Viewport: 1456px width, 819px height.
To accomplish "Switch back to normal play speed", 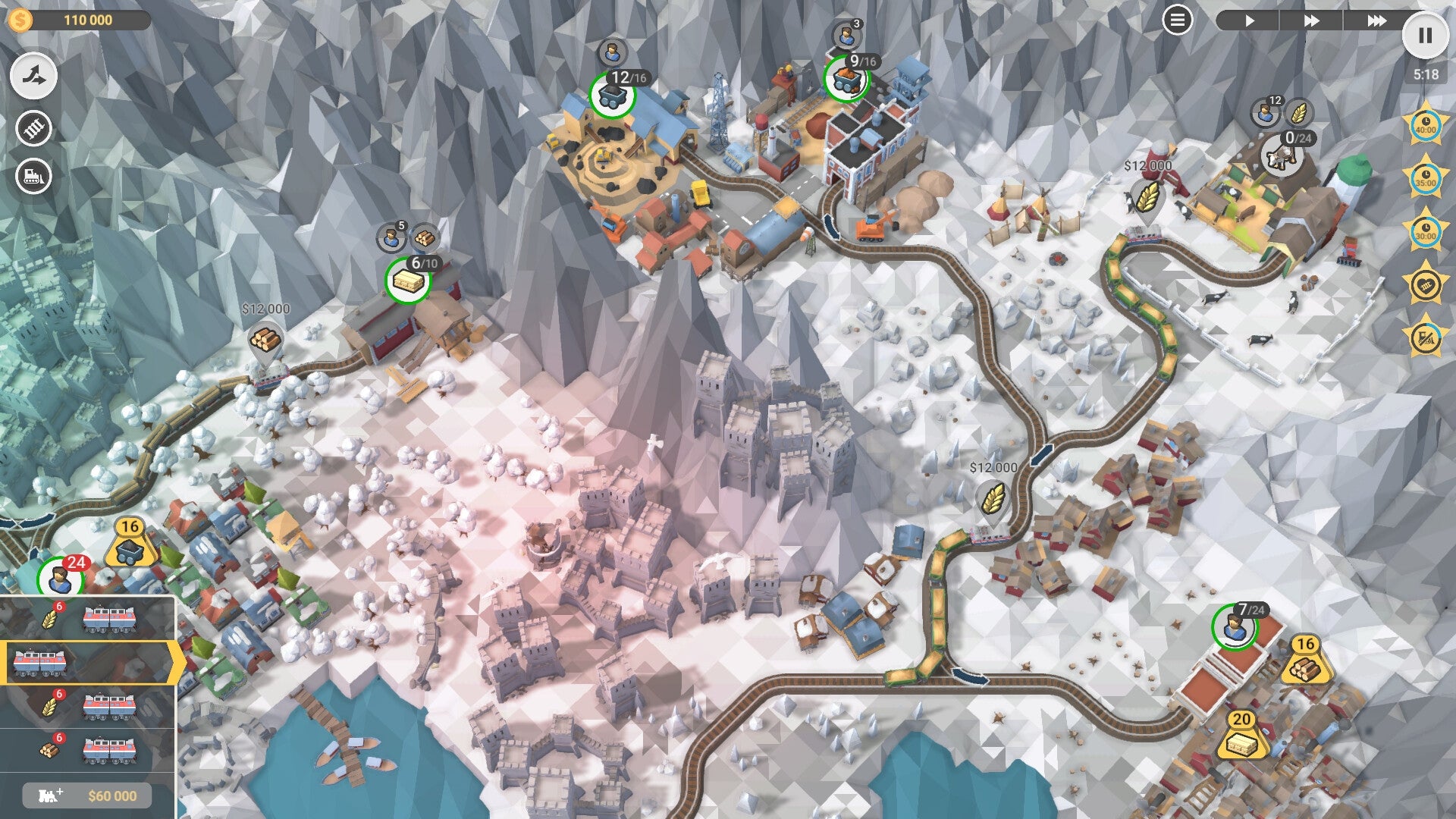I will pyautogui.click(x=1250, y=20).
